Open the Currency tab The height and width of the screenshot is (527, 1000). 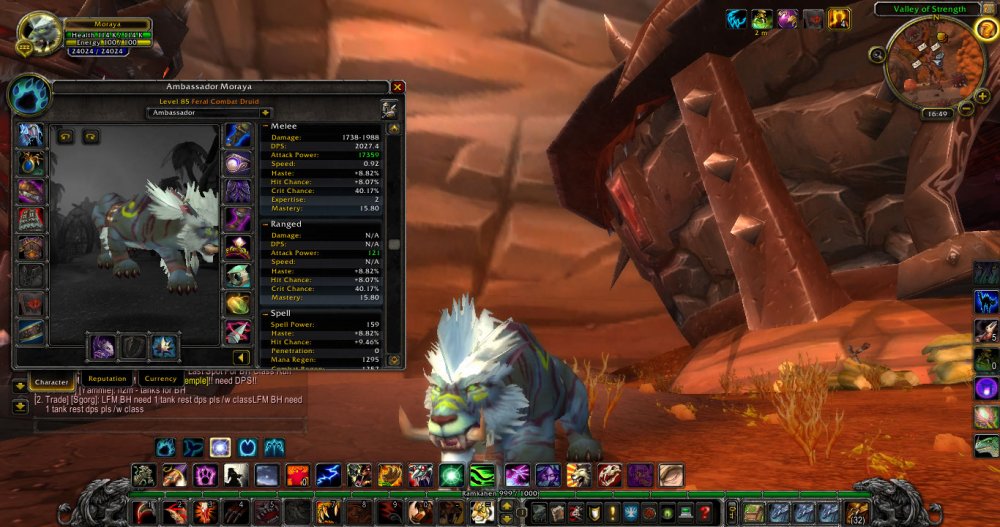160,380
